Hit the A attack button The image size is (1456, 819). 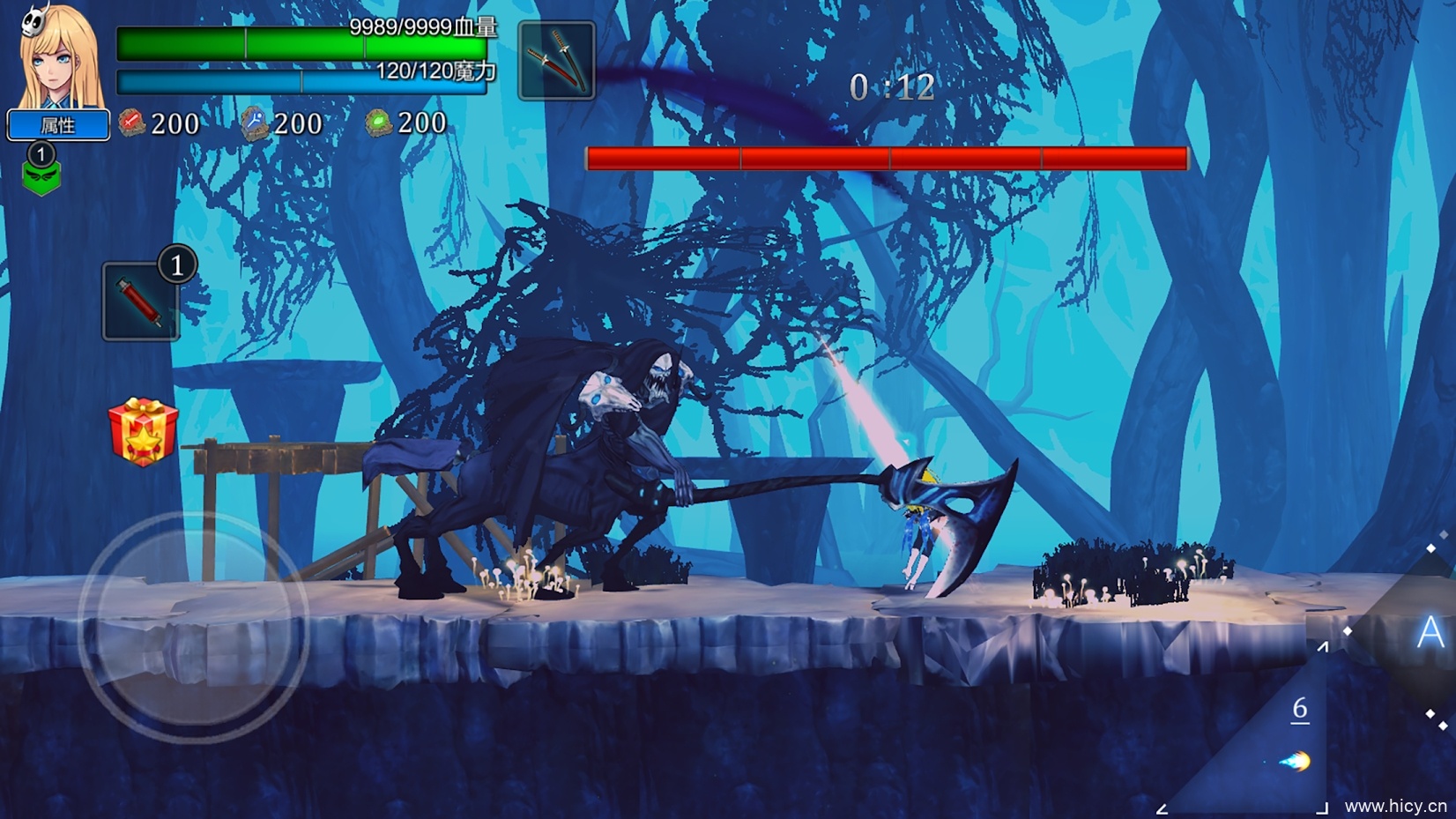(x=1429, y=632)
